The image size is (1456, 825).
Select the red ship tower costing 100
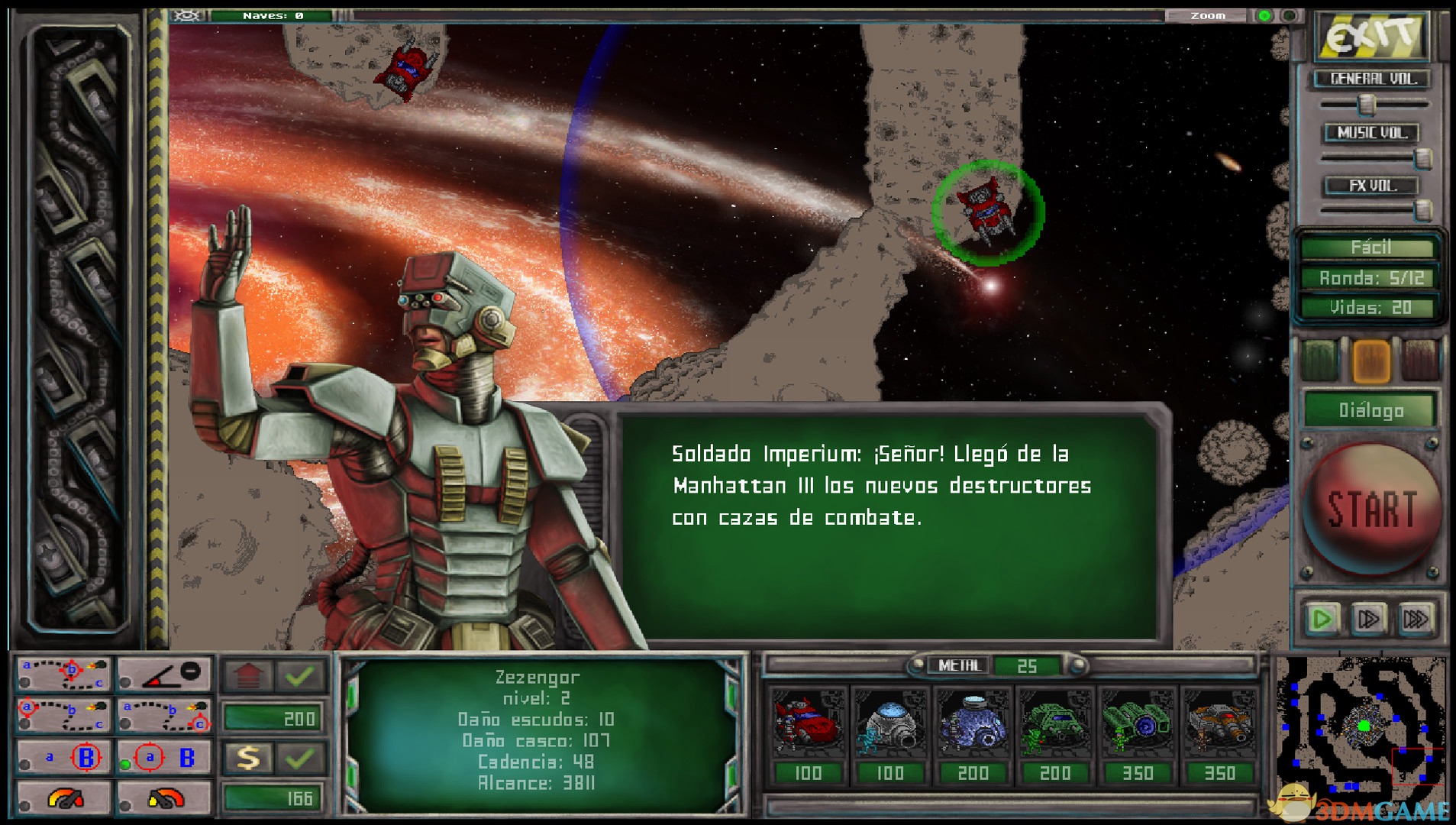pyautogui.click(x=808, y=723)
